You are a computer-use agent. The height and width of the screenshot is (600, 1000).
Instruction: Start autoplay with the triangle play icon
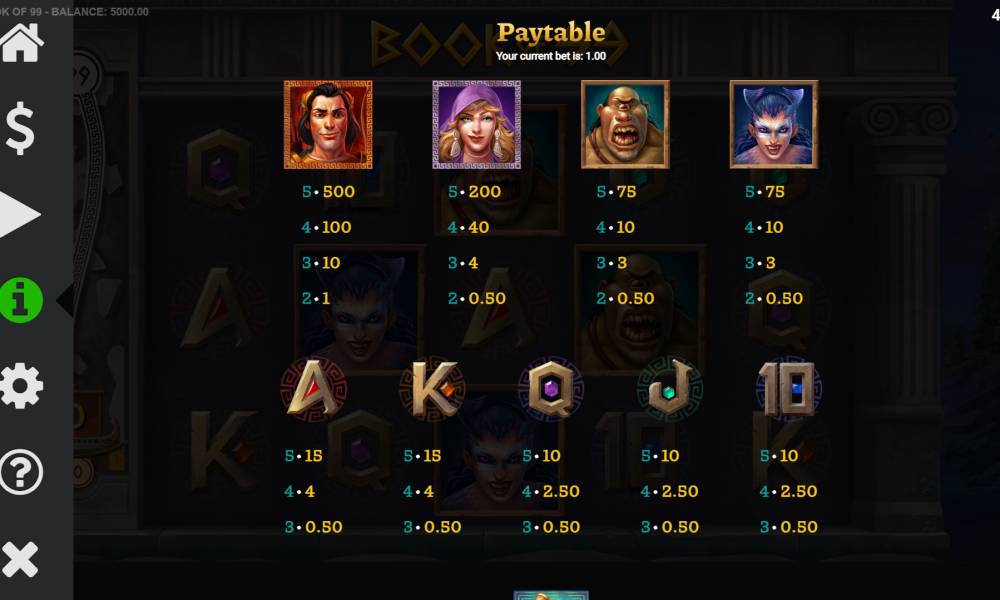[x=20, y=215]
